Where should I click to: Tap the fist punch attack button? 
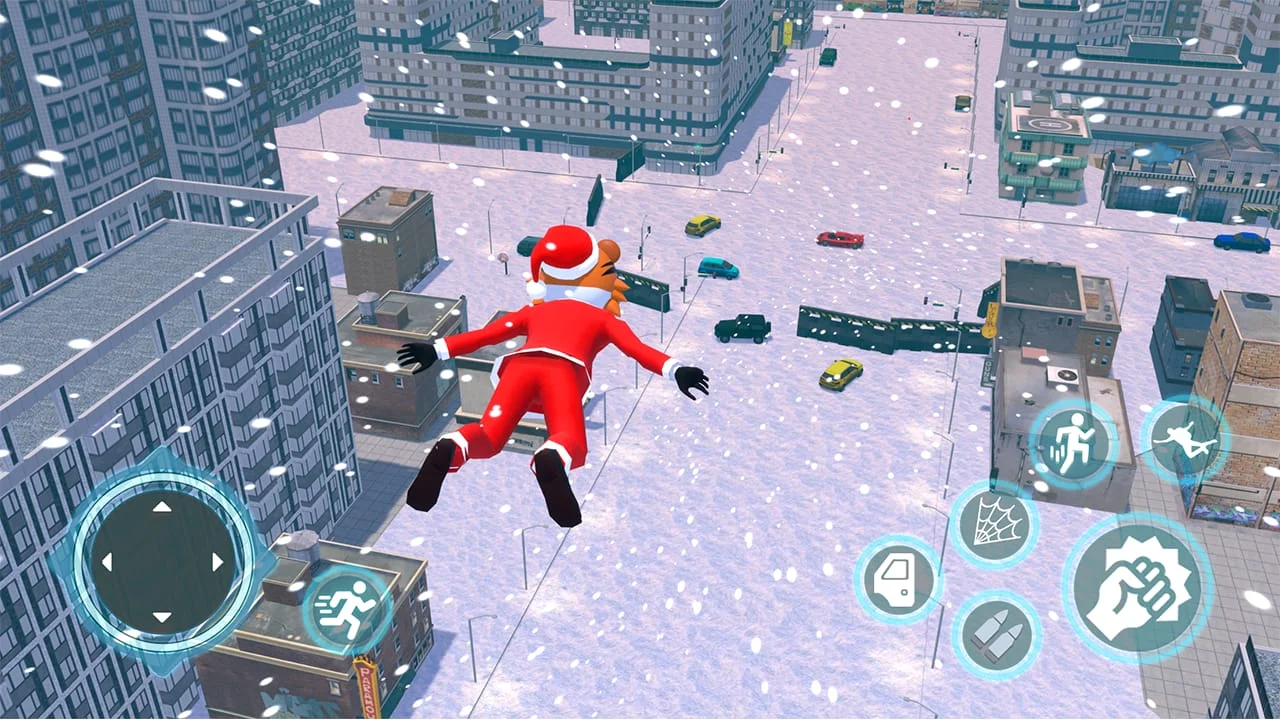(x=1139, y=589)
